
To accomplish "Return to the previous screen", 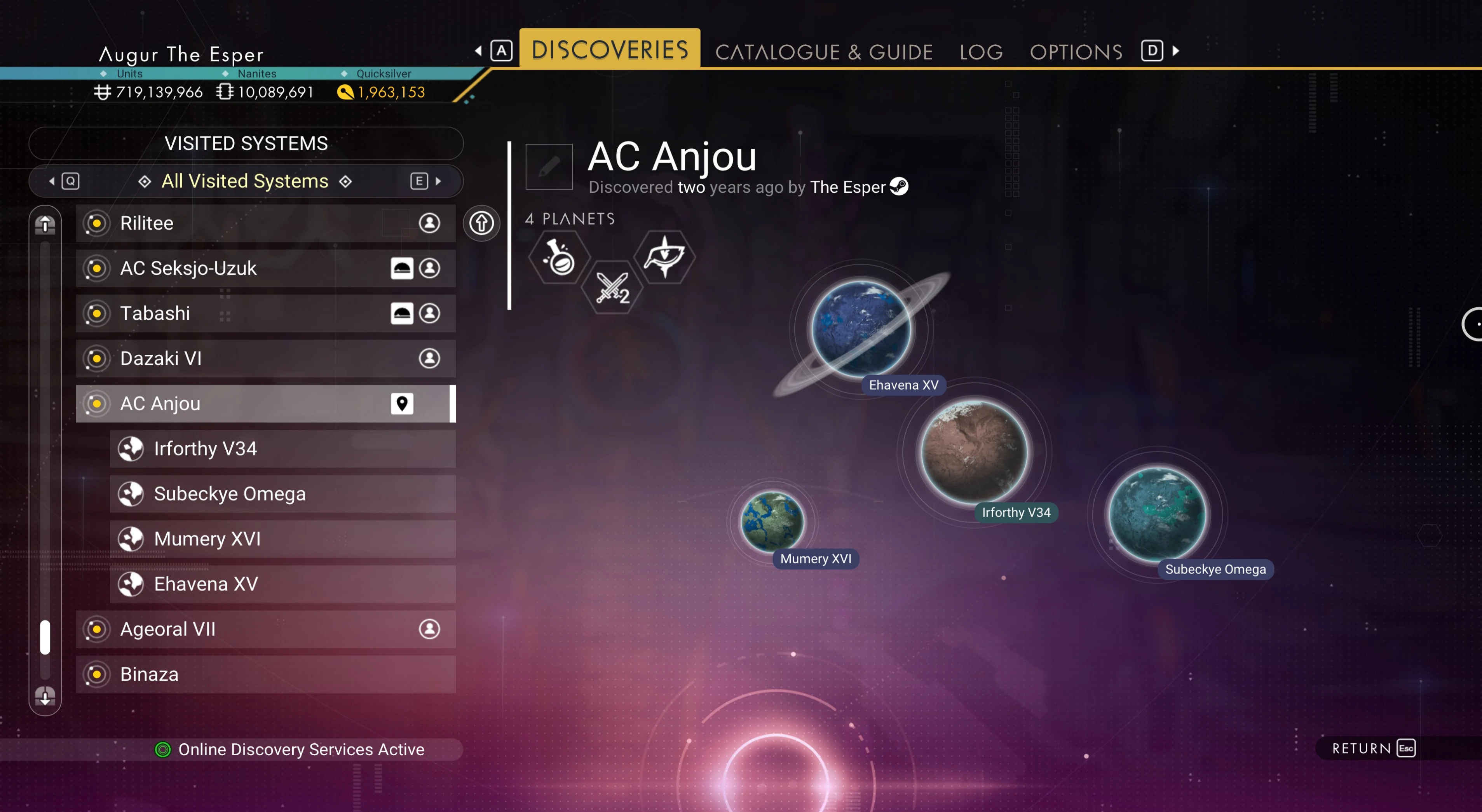I will (1373, 748).
